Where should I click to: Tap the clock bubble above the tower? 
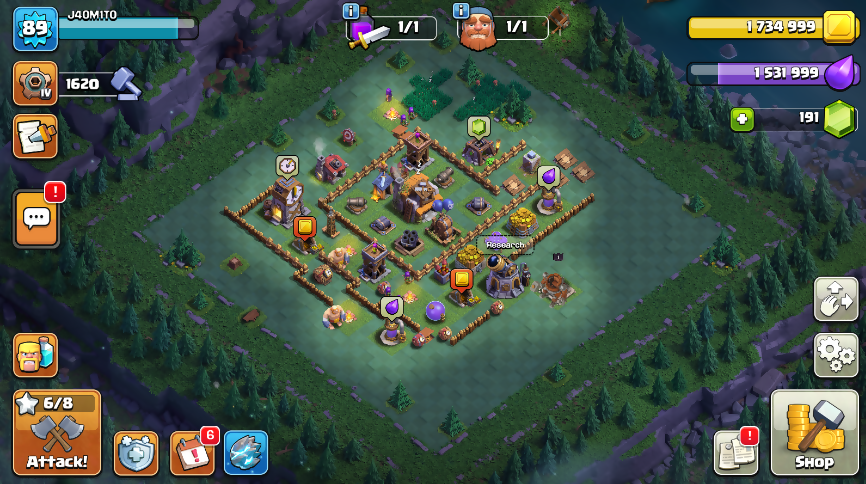pyautogui.click(x=287, y=165)
